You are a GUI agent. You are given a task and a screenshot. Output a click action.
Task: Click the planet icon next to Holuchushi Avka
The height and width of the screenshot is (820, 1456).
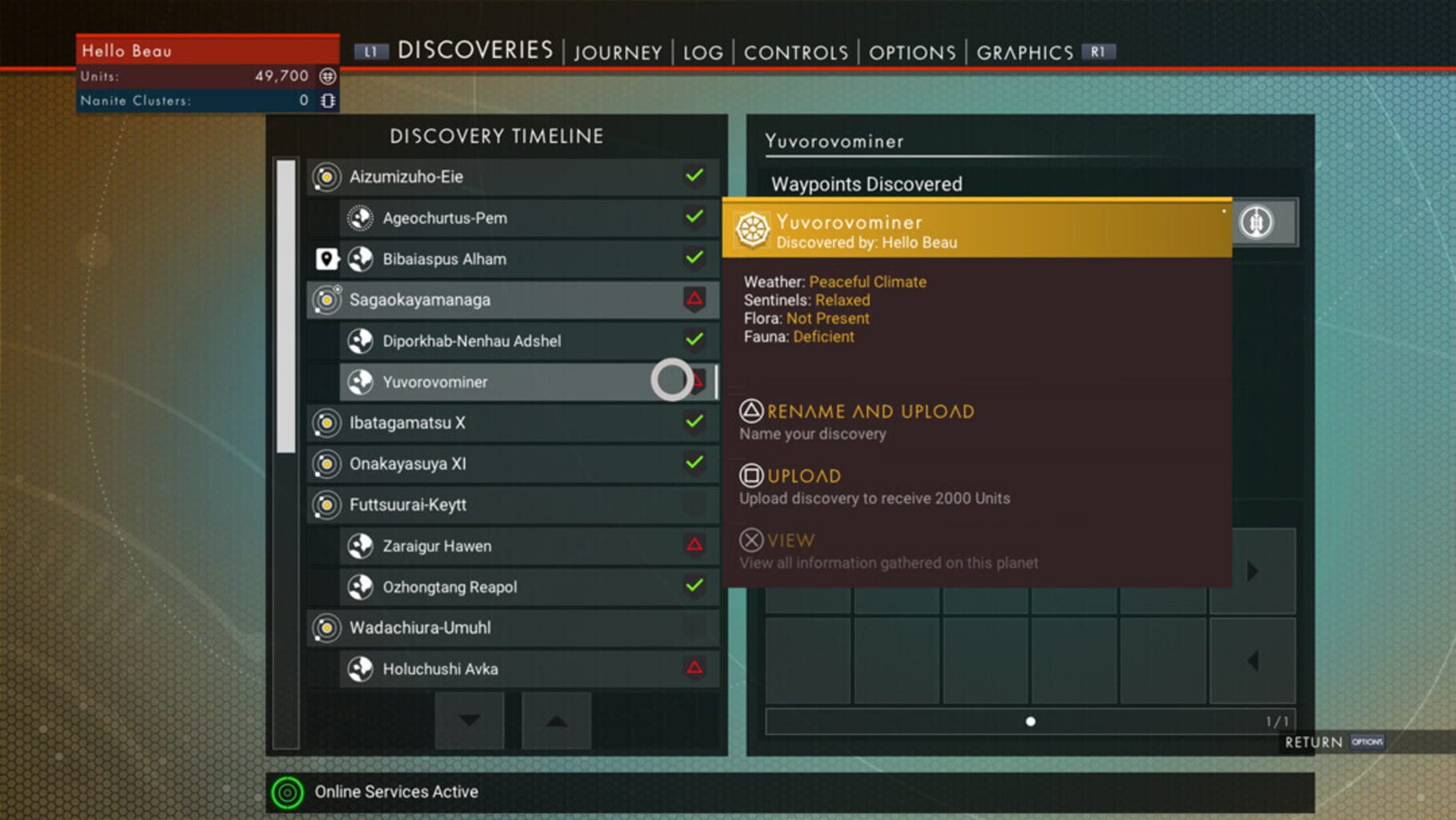362,669
